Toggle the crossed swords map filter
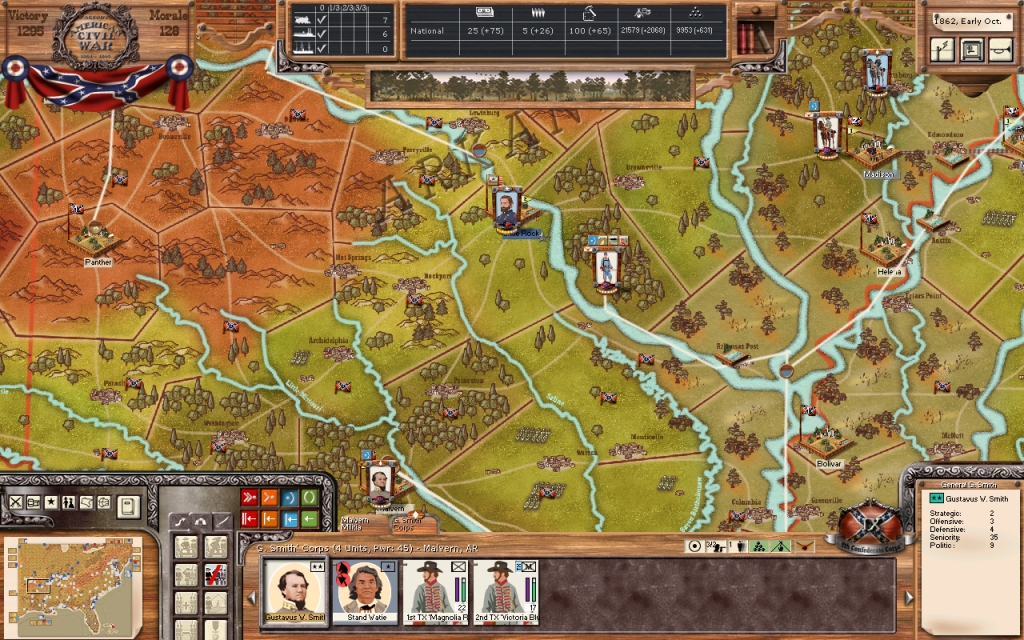This screenshot has height=640, width=1024. tap(15, 502)
